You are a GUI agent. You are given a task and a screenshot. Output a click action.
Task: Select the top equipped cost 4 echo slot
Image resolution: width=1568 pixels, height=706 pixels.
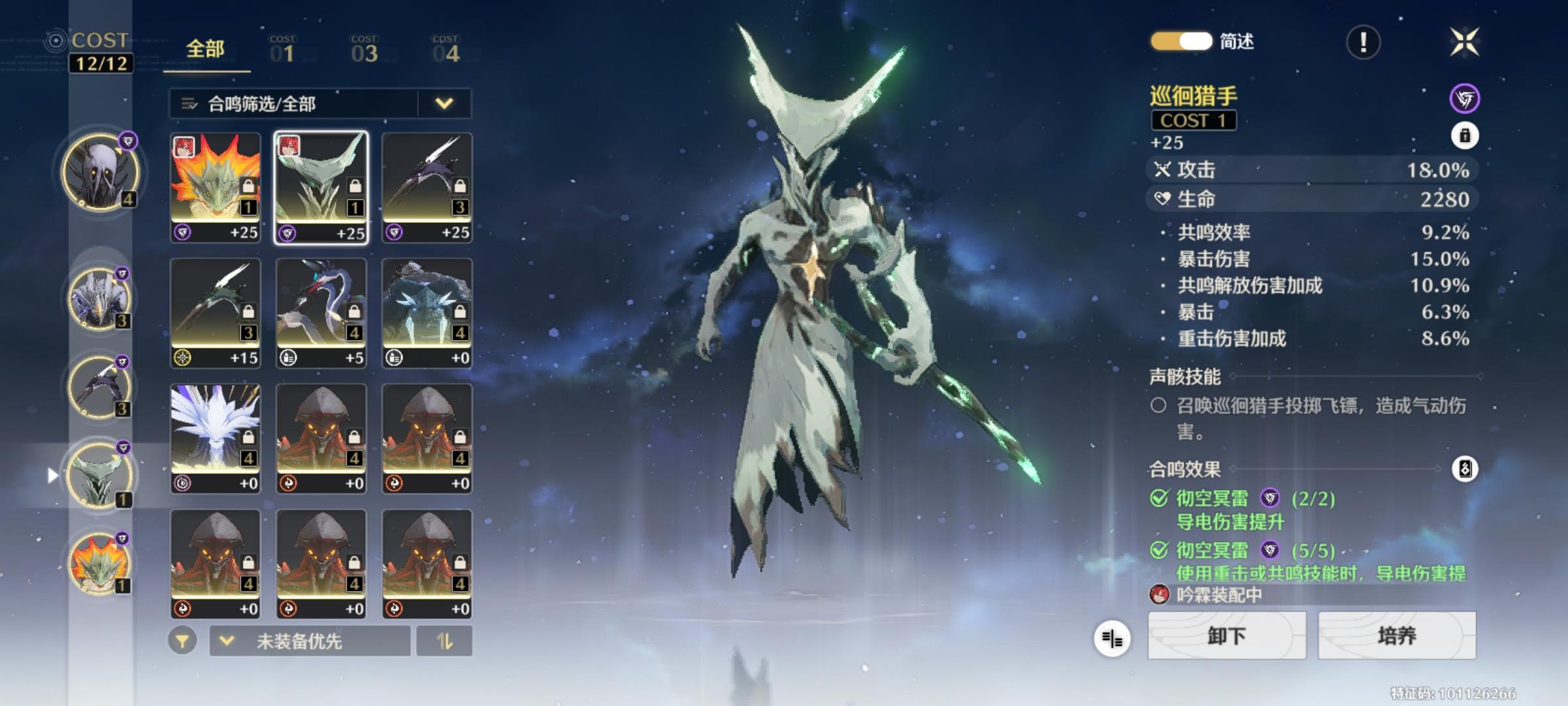pos(100,173)
